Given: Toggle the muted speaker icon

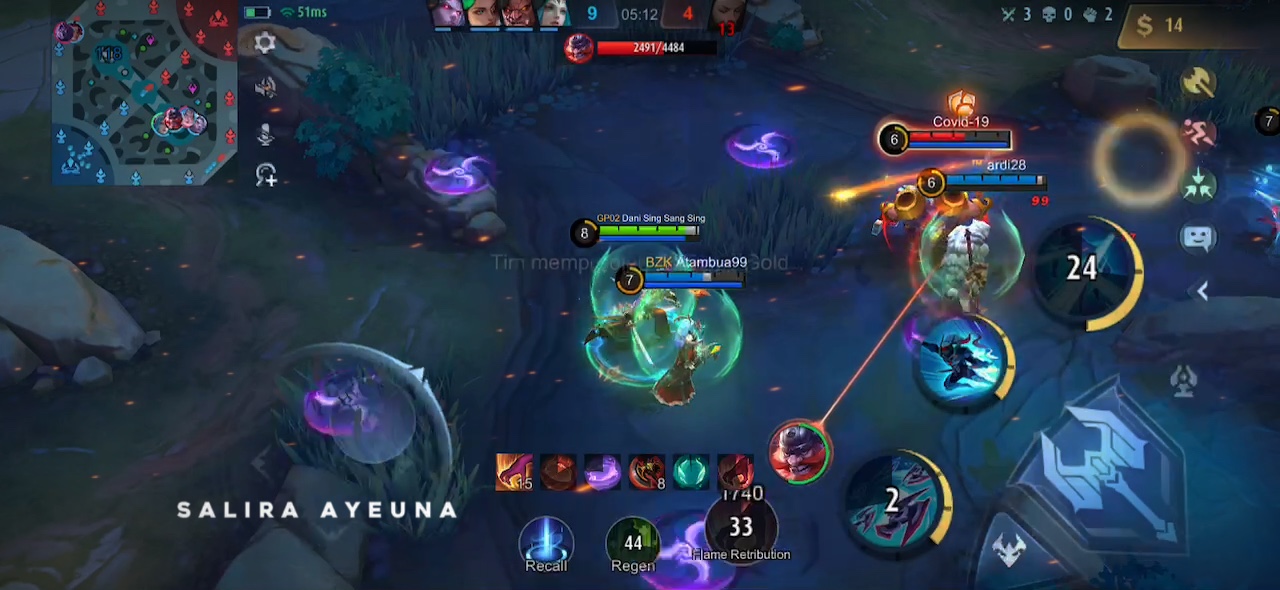Looking at the screenshot, I should [x=265, y=88].
